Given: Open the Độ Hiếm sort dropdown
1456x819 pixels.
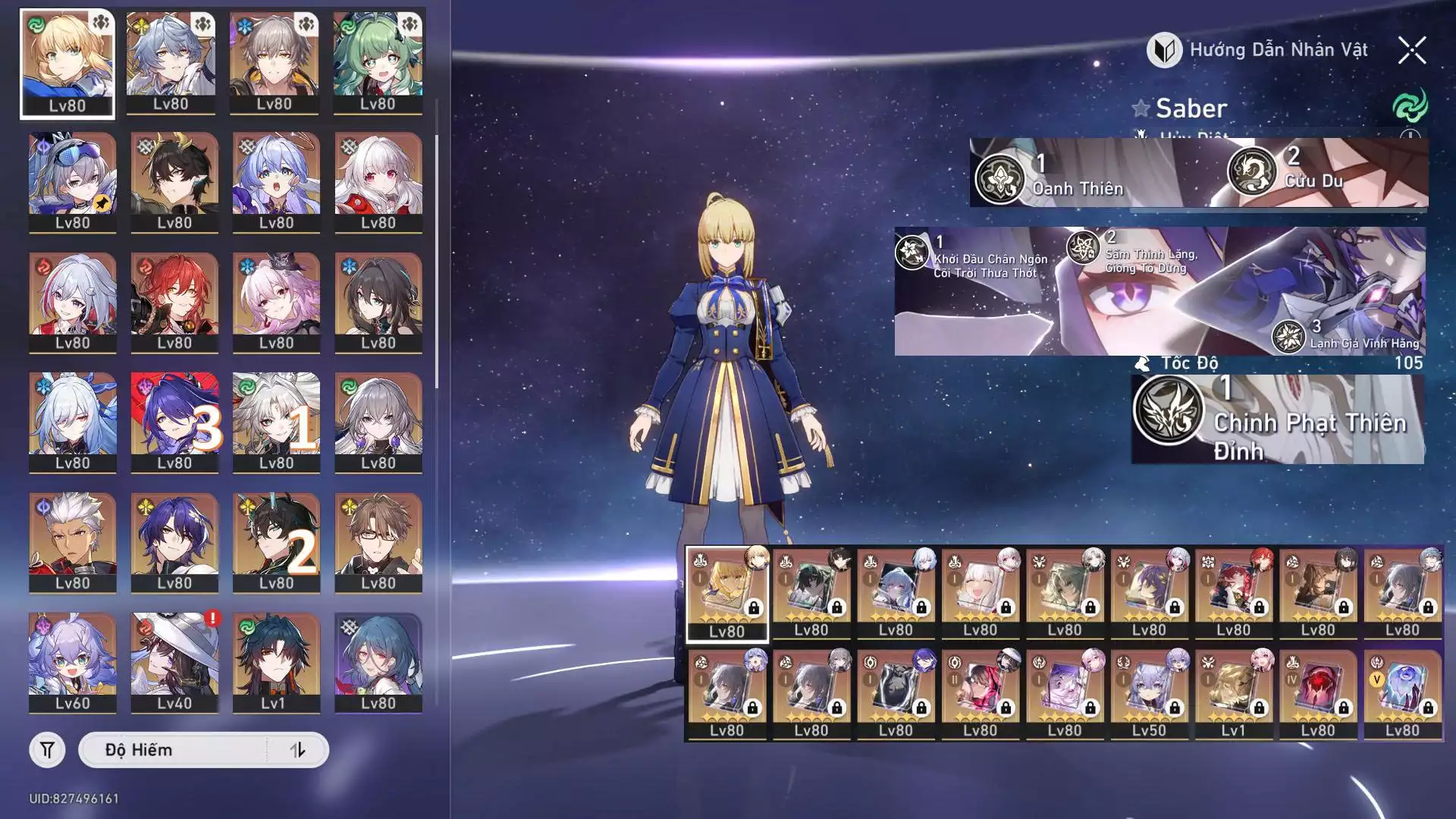Looking at the screenshot, I should [x=173, y=750].
